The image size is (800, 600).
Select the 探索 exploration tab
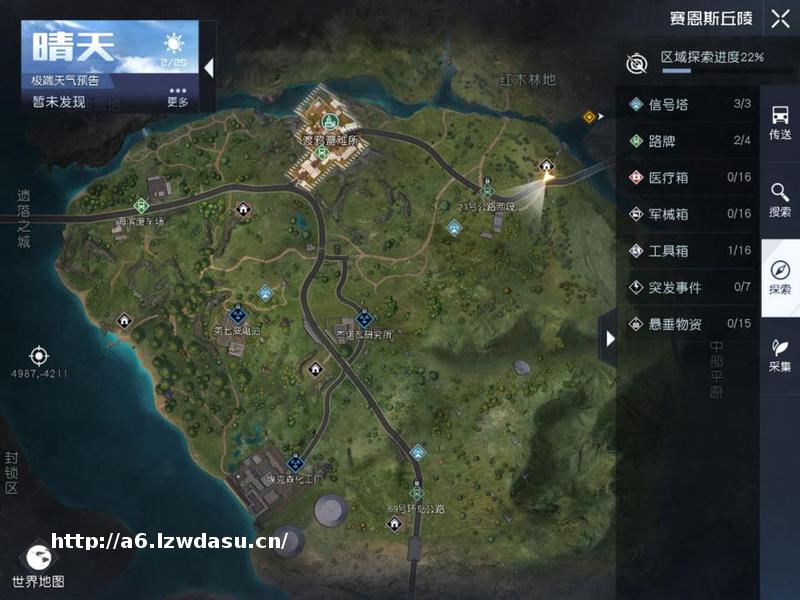tap(780, 278)
